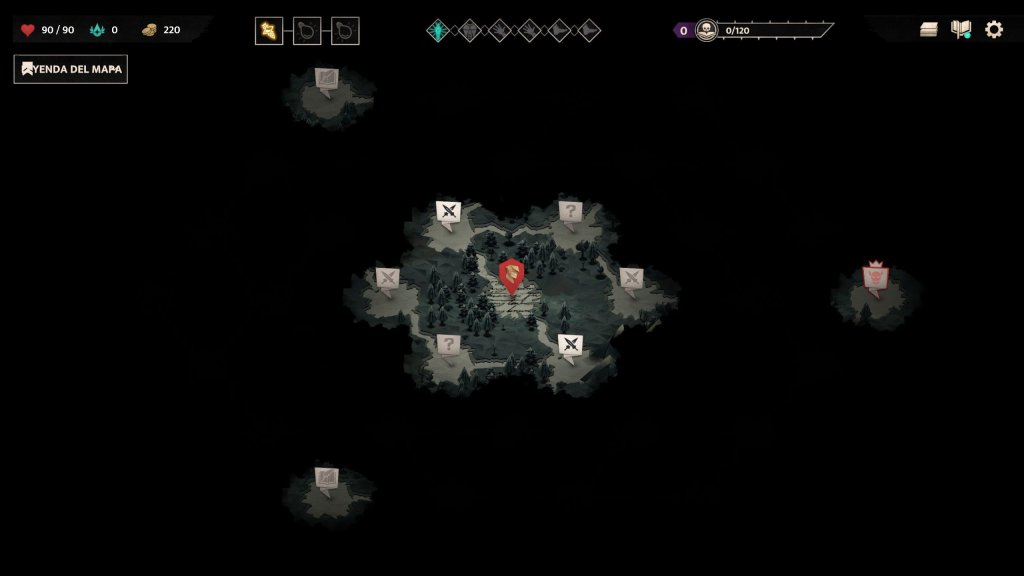The height and width of the screenshot is (576, 1024).
Task: Click the red player location marker
Action: click(511, 274)
